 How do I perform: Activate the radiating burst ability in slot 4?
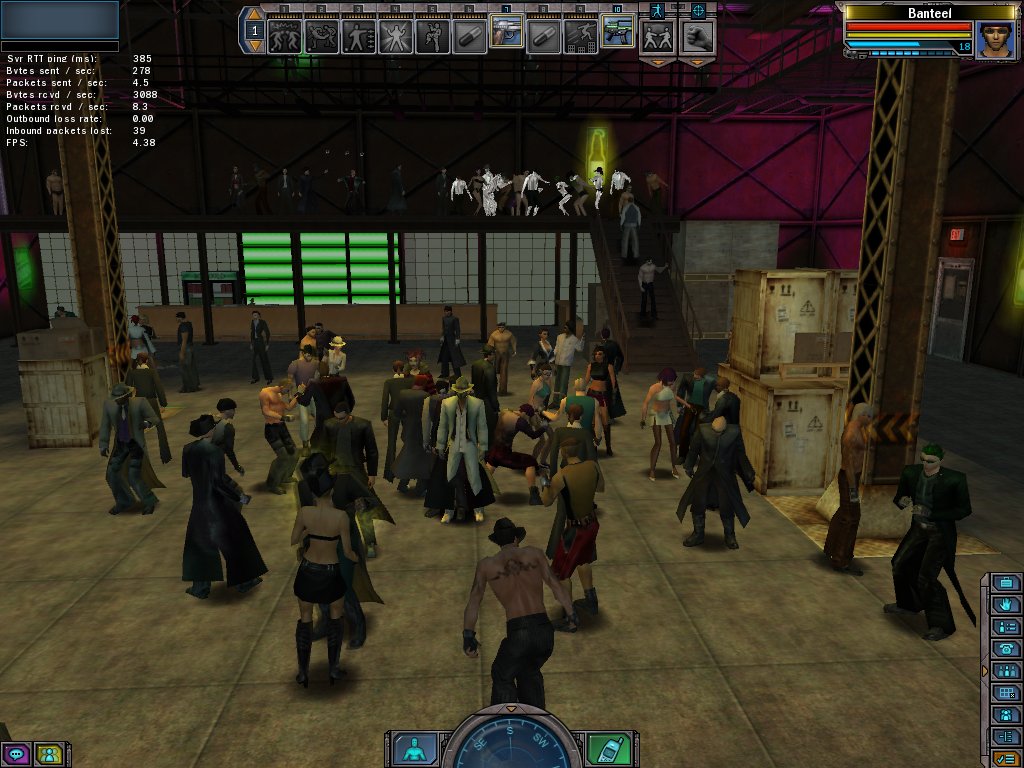coord(394,36)
